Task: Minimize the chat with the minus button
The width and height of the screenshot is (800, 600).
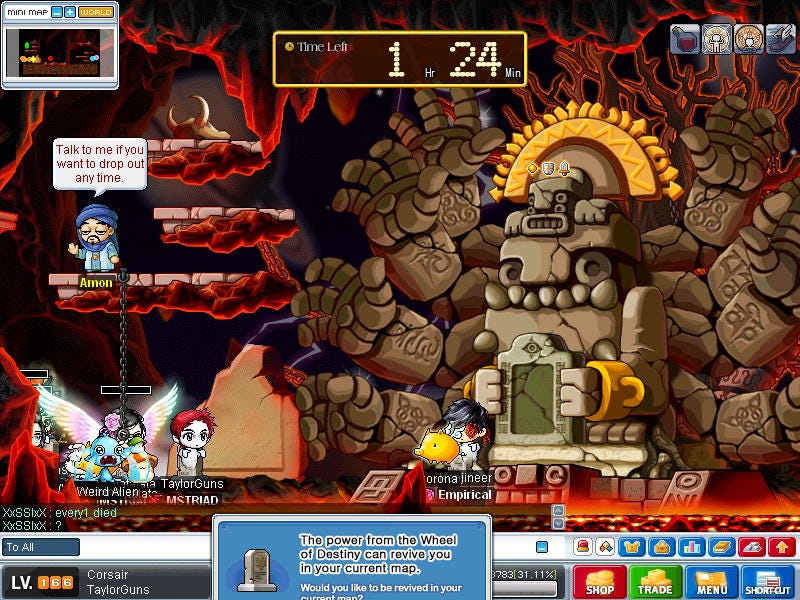Action: 542,547
